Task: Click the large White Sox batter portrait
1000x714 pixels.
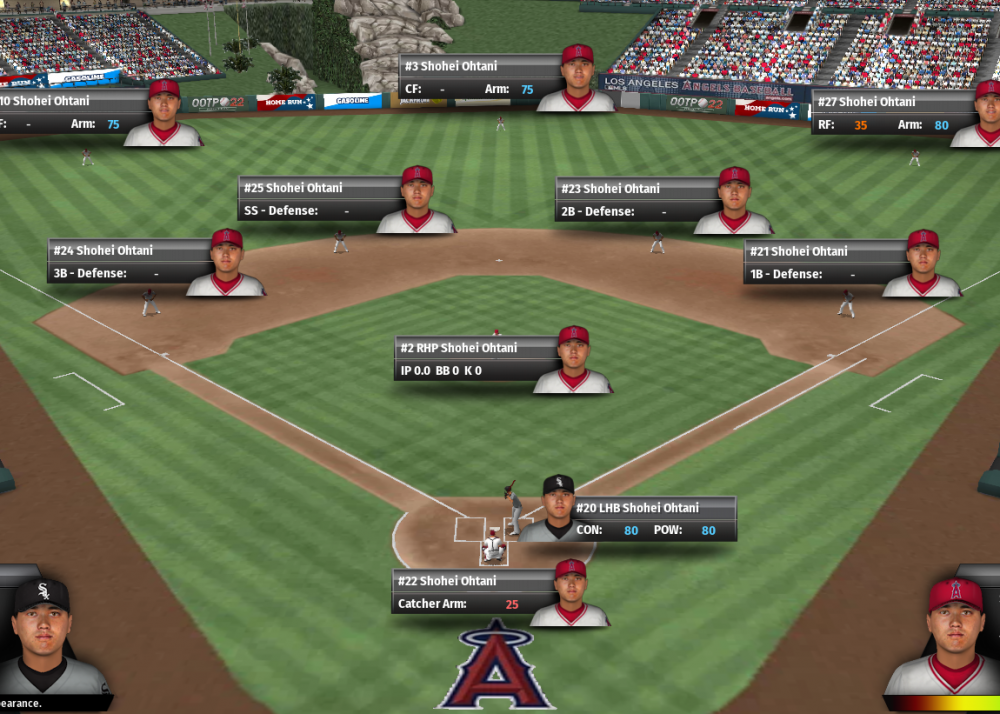Action: click(42, 638)
